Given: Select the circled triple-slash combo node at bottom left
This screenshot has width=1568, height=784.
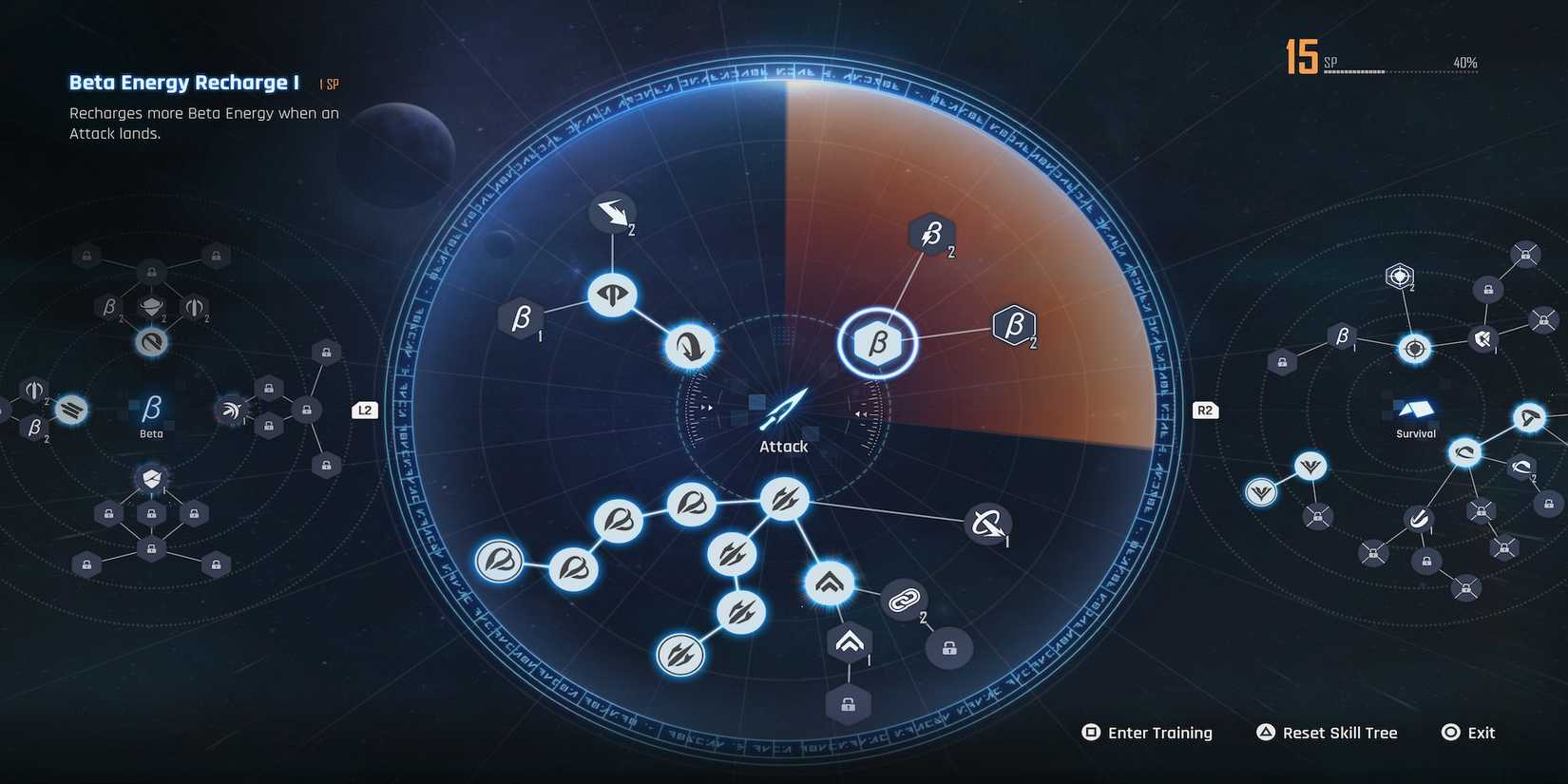Looking at the screenshot, I should pyautogui.click(x=679, y=654).
